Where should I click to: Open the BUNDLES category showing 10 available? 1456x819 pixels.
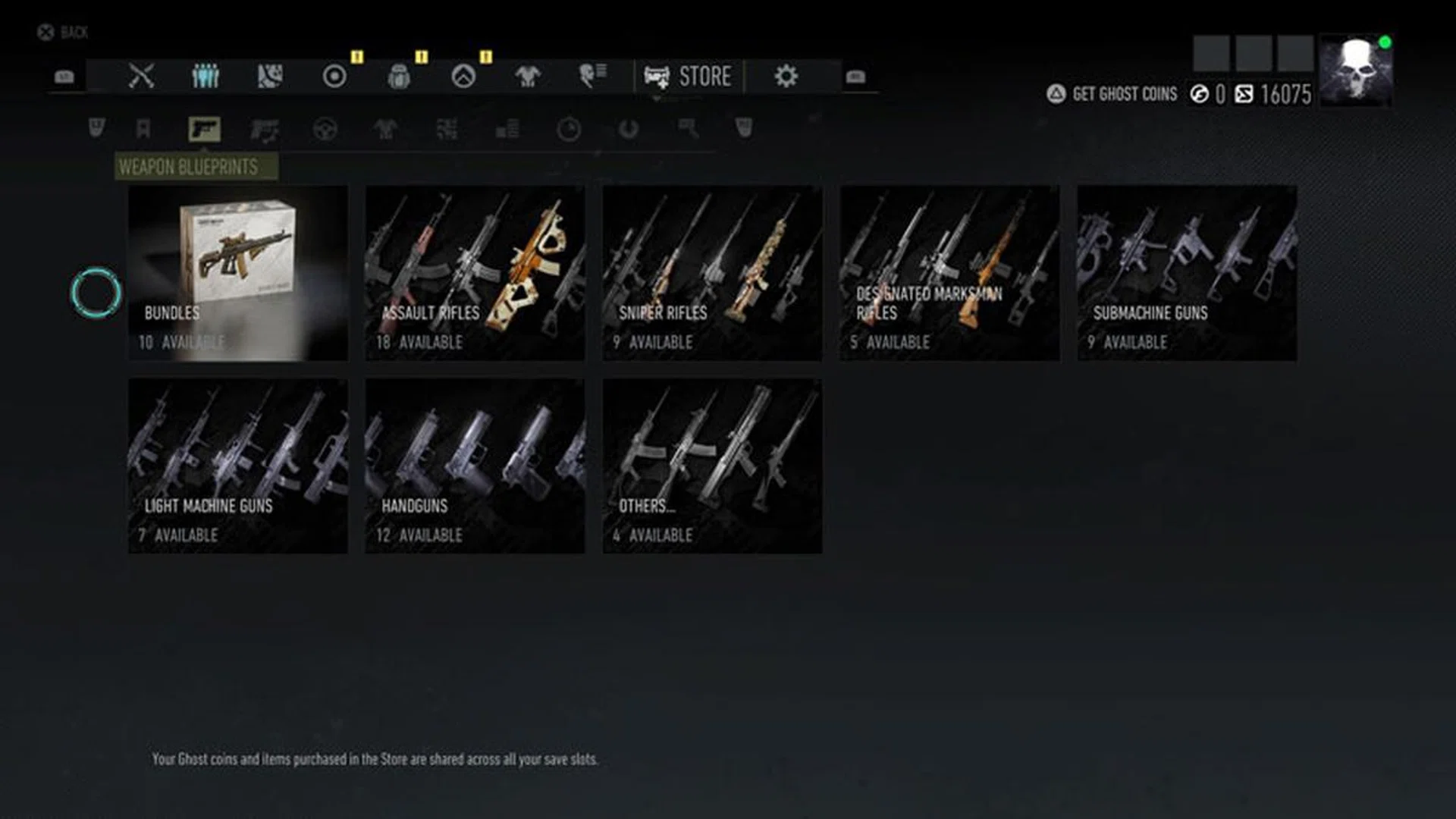click(237, 275)
